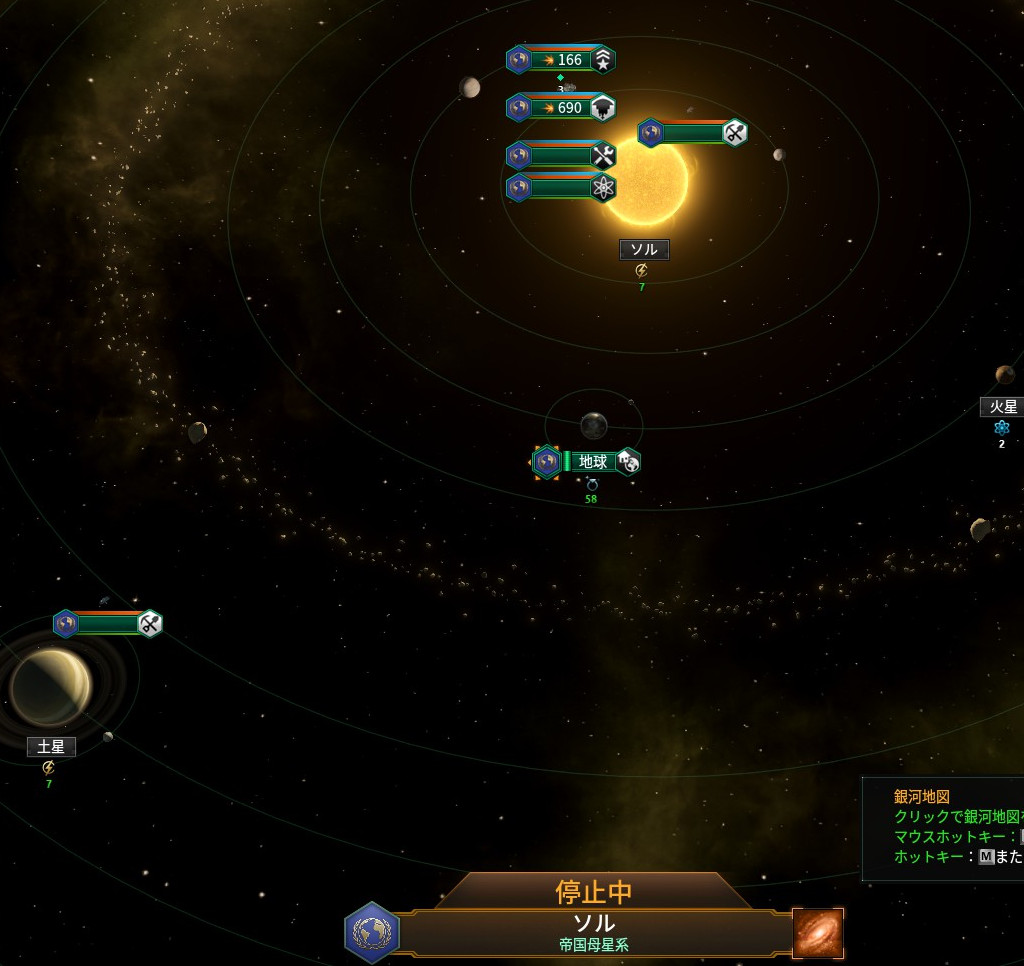This screenshot has width=1024, height=966.
Task: Choose the construction ship label beside Saturn
Action: point(108,624)
